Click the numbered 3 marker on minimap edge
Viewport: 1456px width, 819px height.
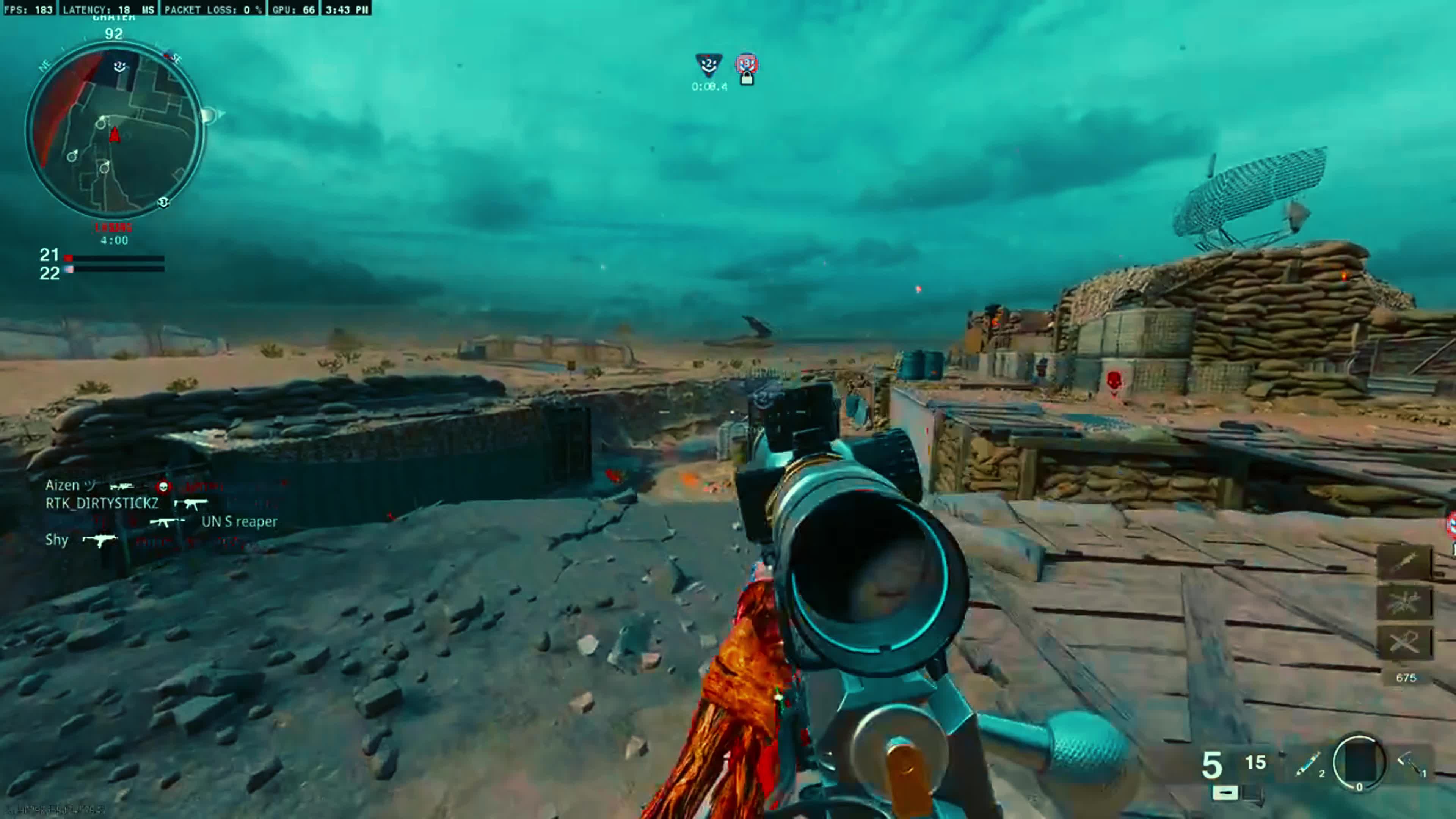click(164, 202)
